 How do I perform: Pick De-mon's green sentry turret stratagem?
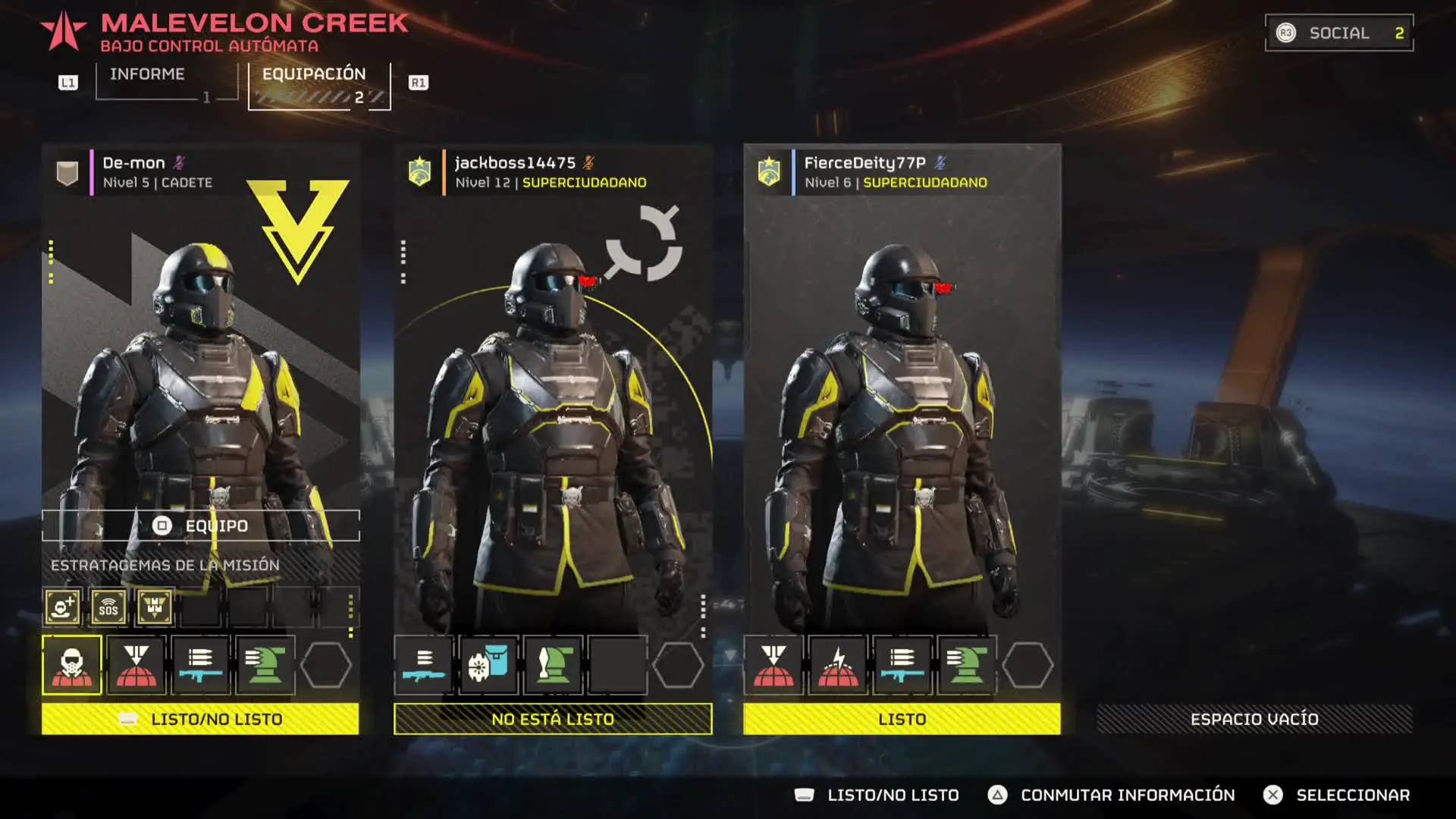point(265,665)
